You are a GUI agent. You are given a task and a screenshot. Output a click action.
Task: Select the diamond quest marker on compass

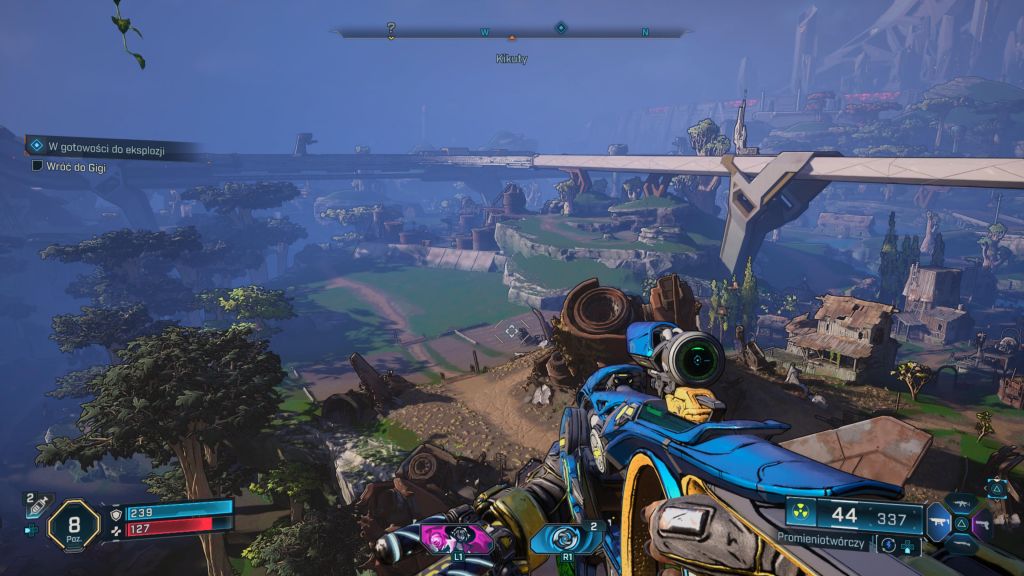[x=561, y=28]
